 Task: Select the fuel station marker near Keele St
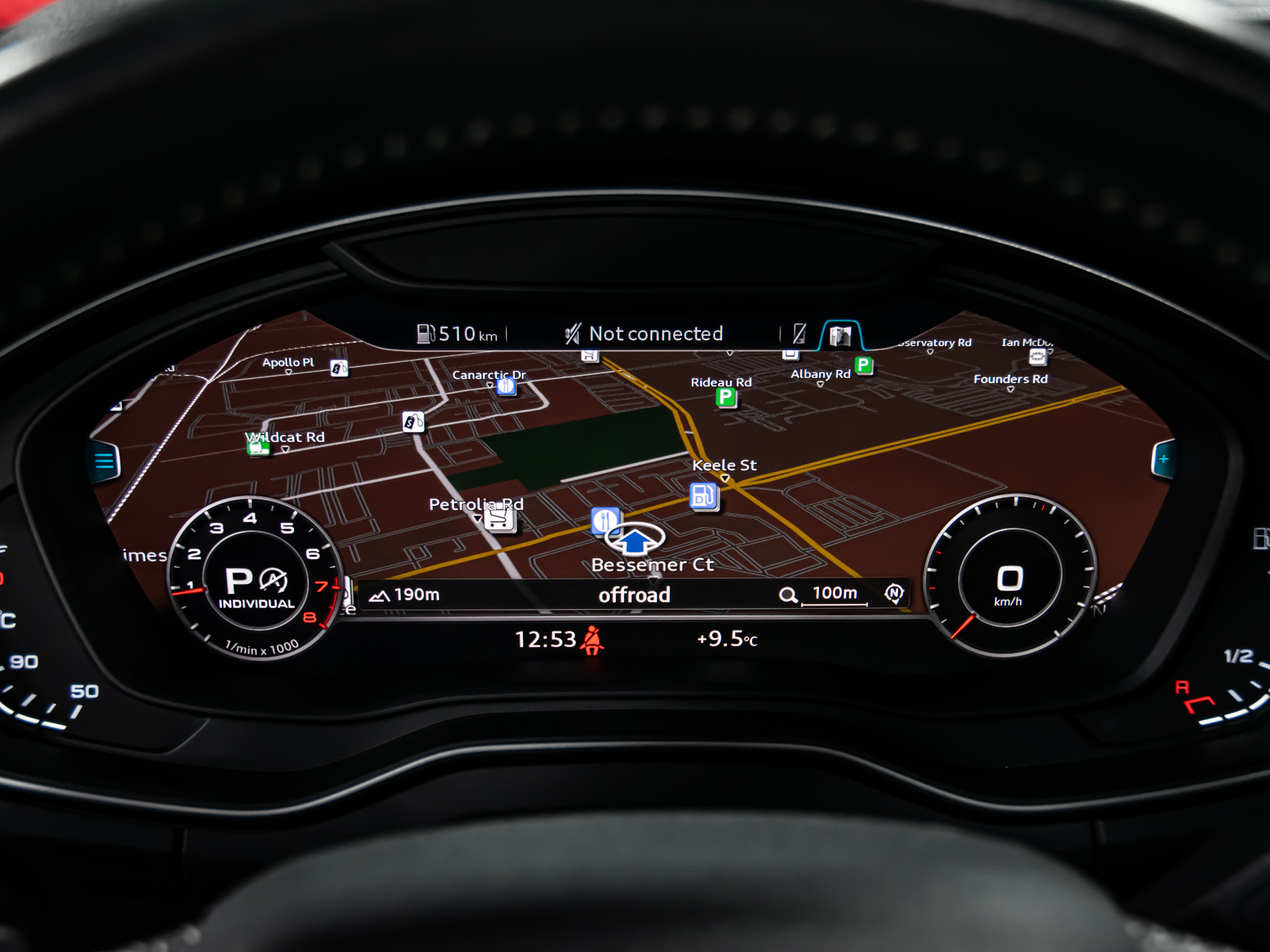[x=703, y=496]
